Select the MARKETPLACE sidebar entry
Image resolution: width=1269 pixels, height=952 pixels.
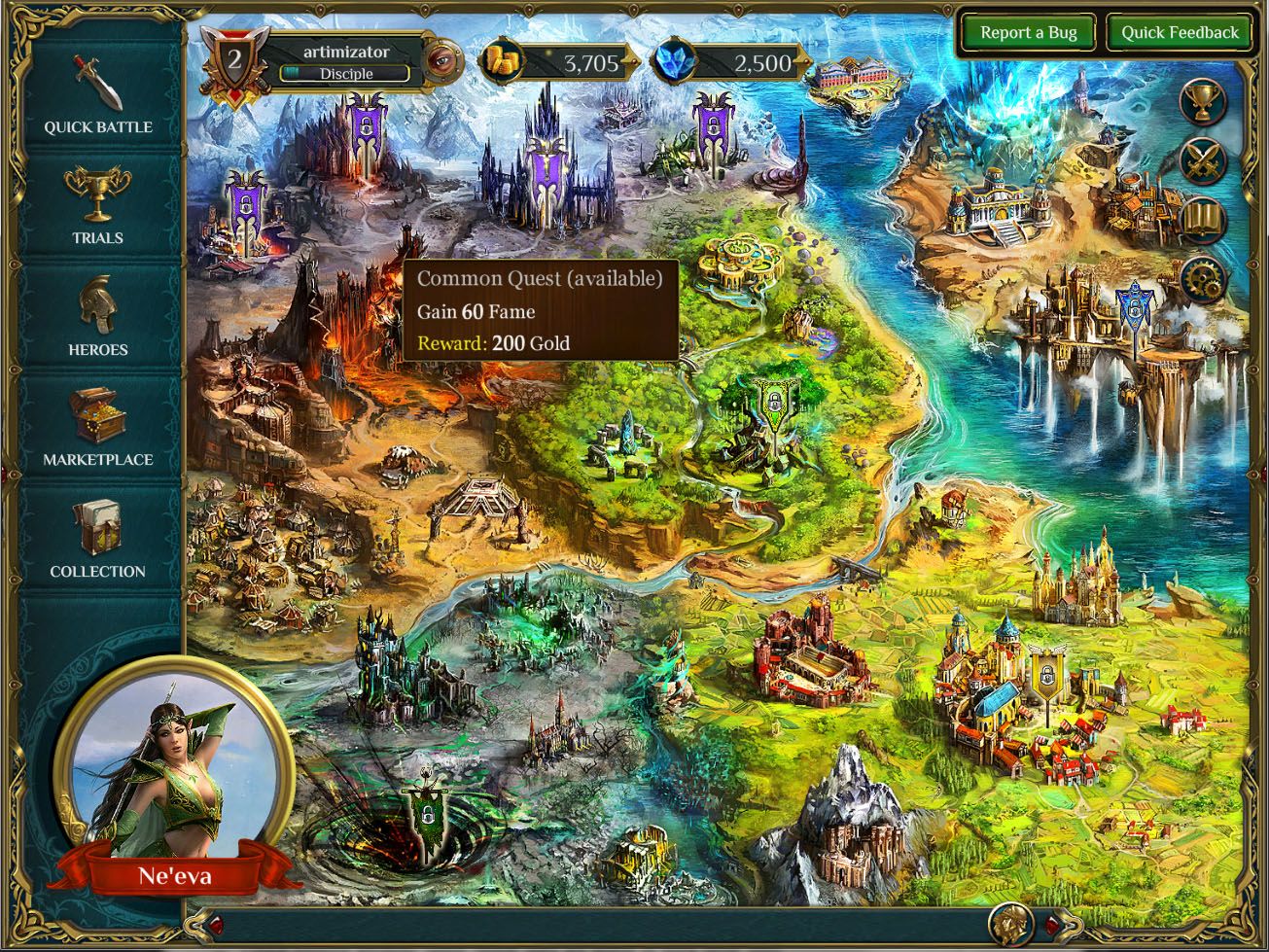coord(99,460)
